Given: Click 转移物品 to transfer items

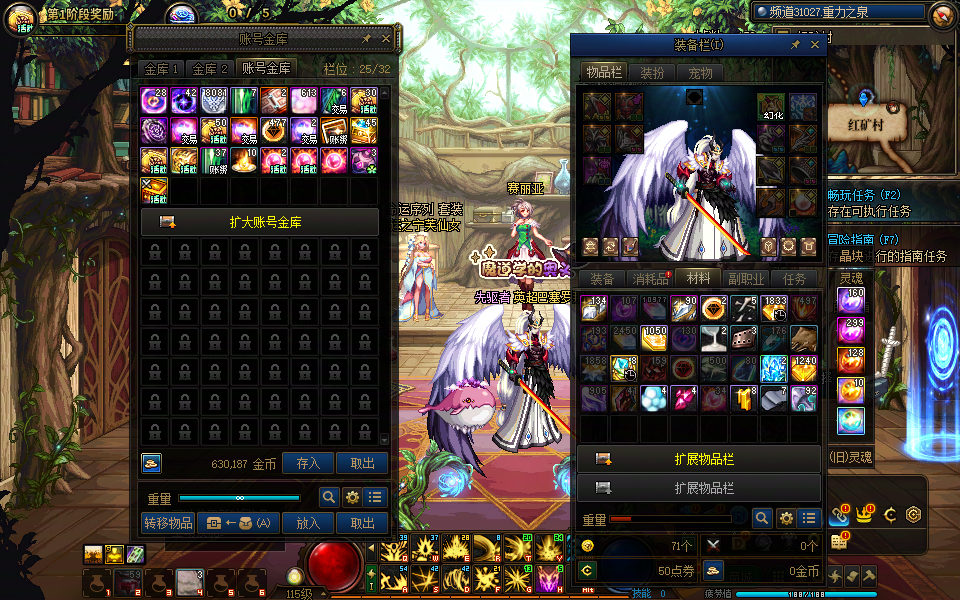Looking at the screenshot, I should tap(168, 522).
